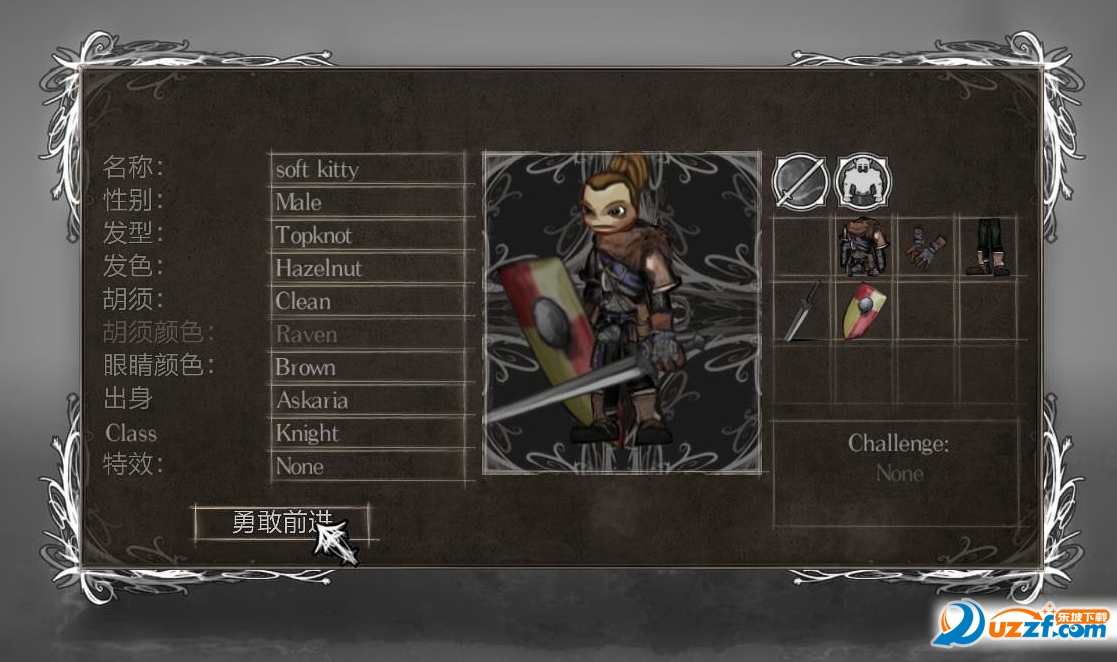This screenshot has height=662, width=1117.
Task: Choose the Hazelnut hair color field
Action: pos(368,268)
